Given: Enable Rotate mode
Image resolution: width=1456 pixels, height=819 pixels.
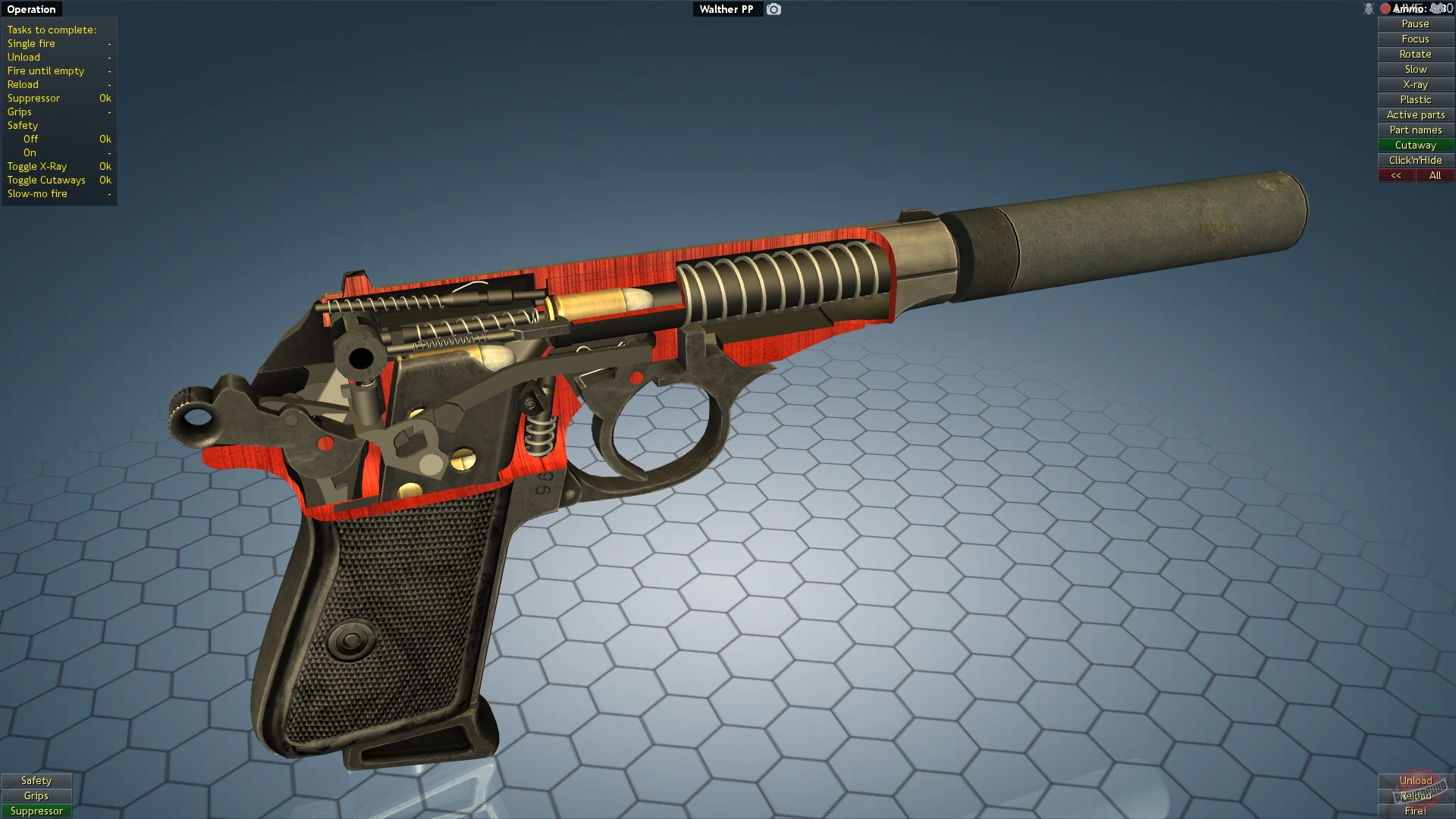Looking at the screenshot, I should 1414,54.
